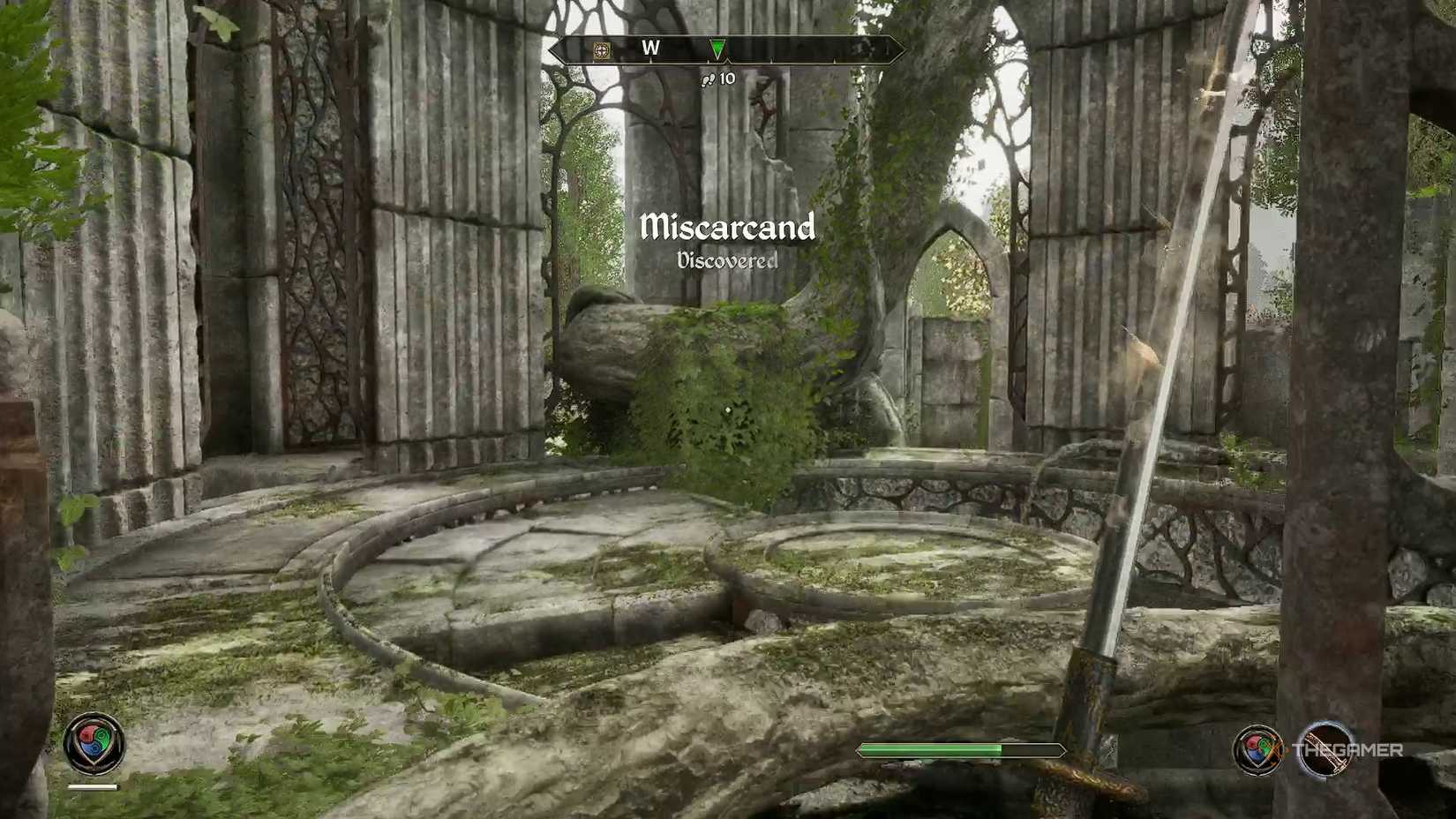The height and width of the screenshot is (819, 1456).
Task: Click the green stamina segment of the status orb
Action: [x=102, y=738]
